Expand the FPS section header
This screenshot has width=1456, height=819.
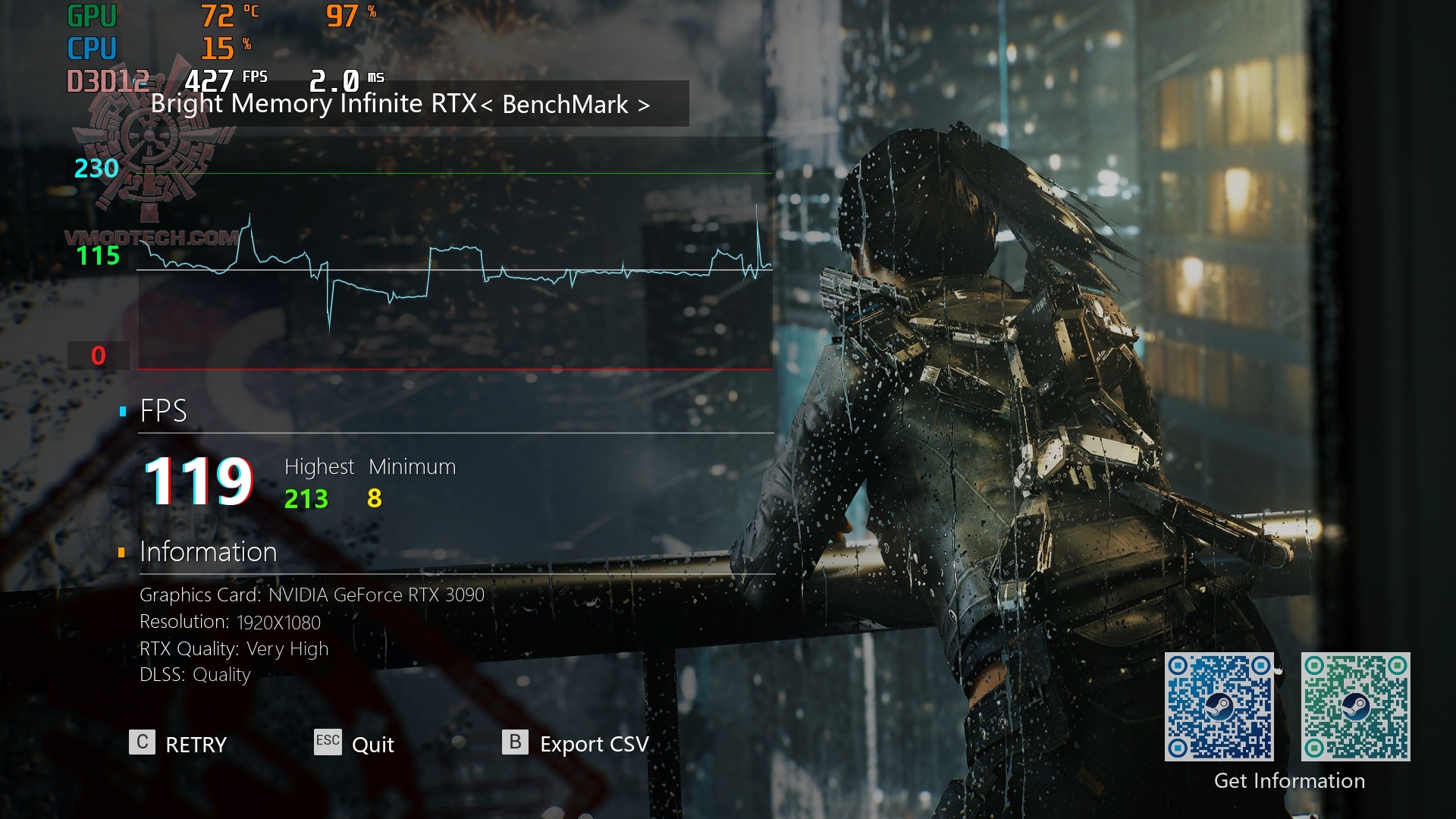163,413
